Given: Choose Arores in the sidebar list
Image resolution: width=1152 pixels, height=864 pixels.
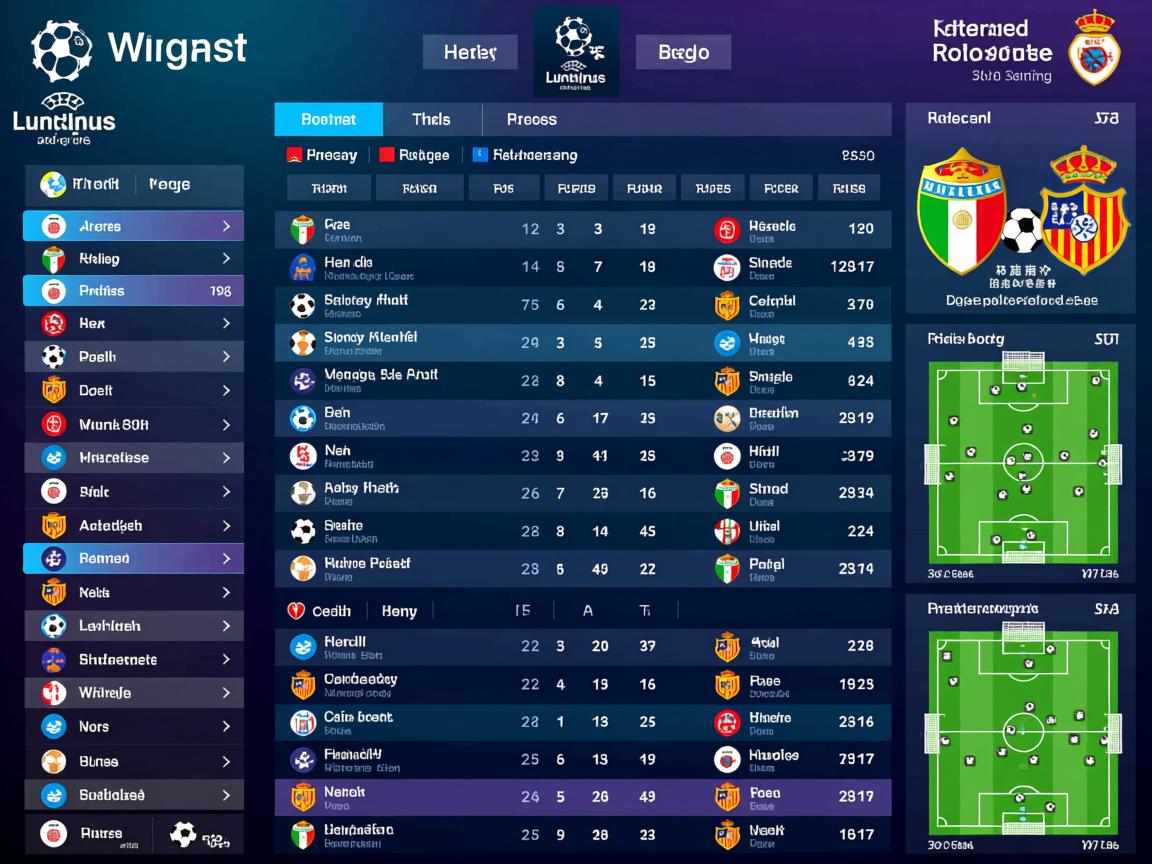Looking at the screenshot, I should tap(133, 226).
